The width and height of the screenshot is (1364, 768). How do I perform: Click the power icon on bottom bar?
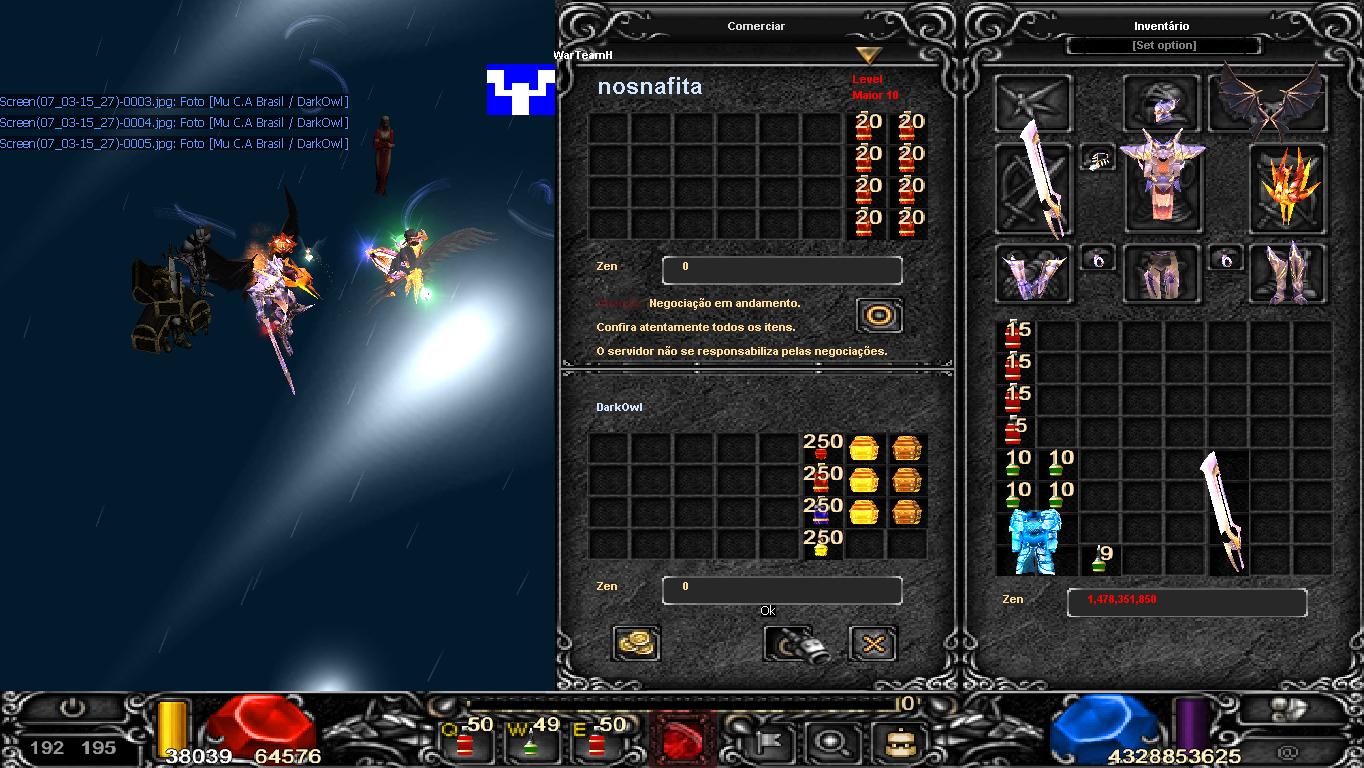coord(73,709)
